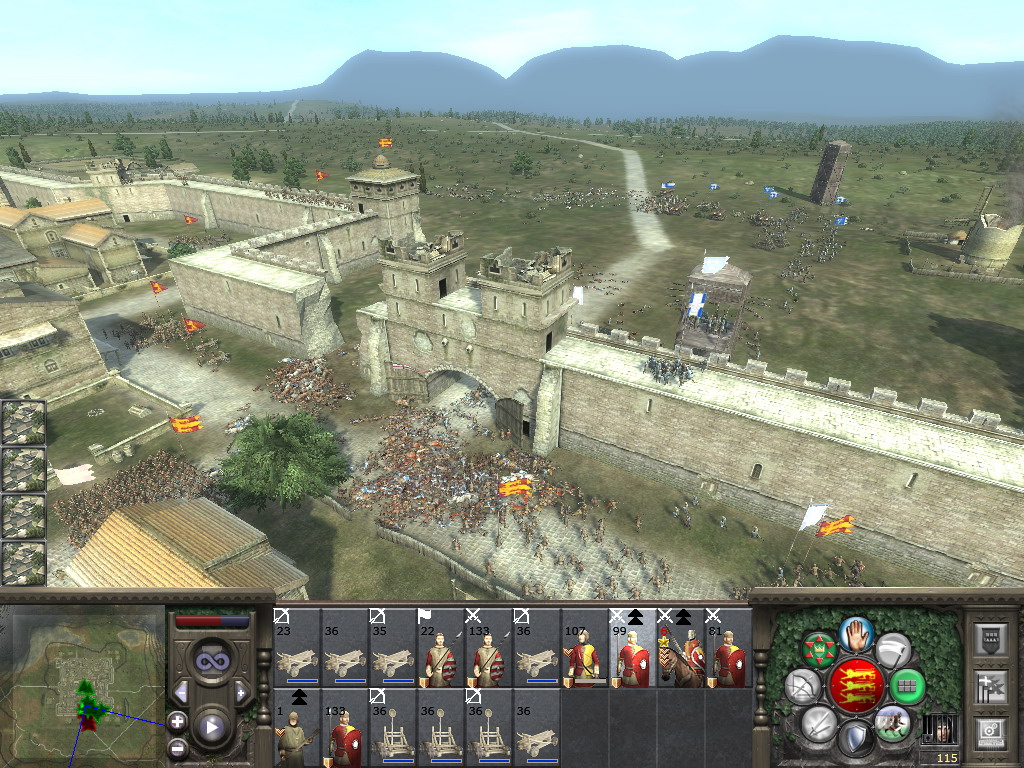1024x768 pixels.
Task: Pick the infantry card showing 81 men
Action: pos(729,647)
